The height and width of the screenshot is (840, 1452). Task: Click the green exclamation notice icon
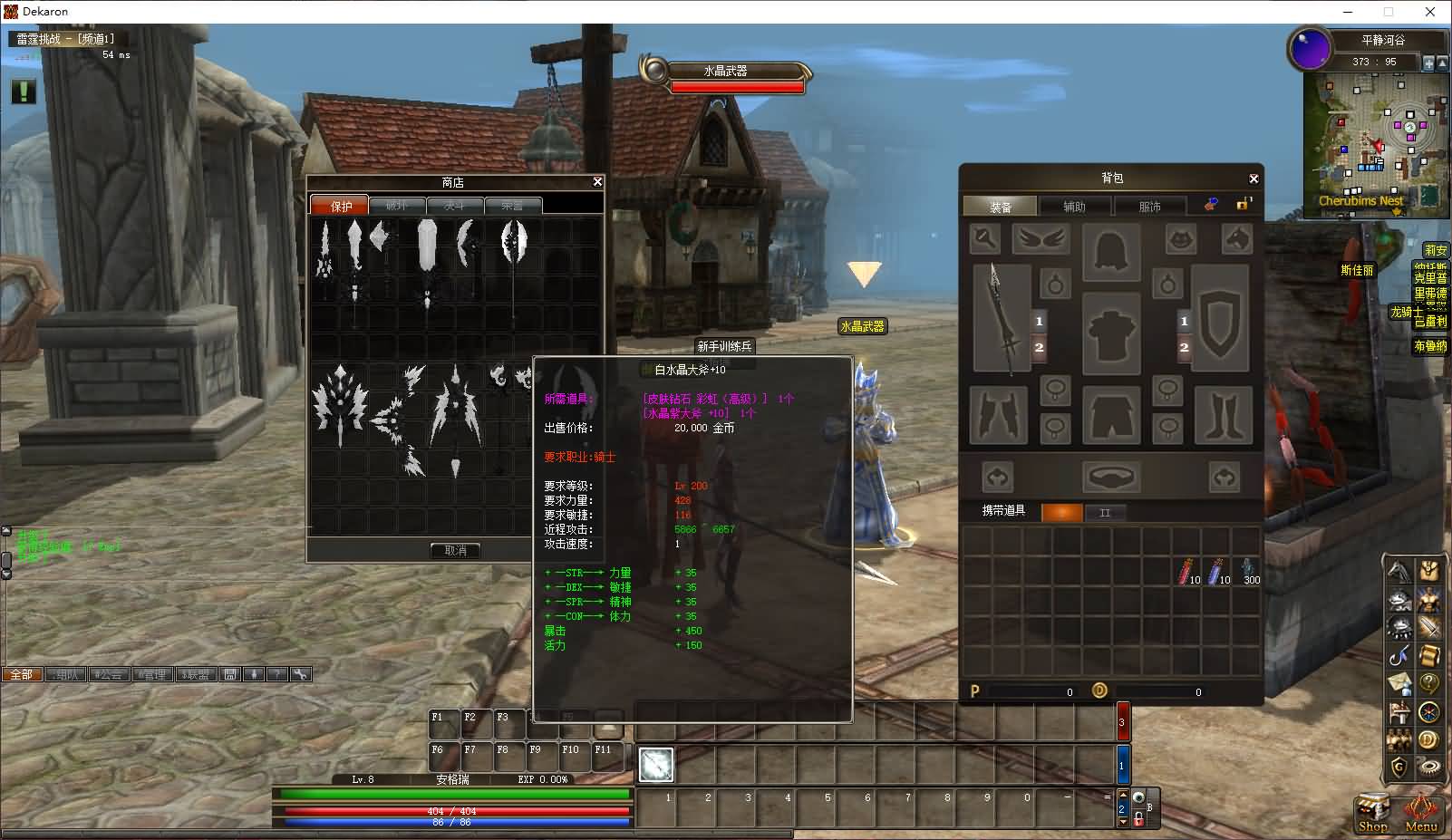[24, 91]
